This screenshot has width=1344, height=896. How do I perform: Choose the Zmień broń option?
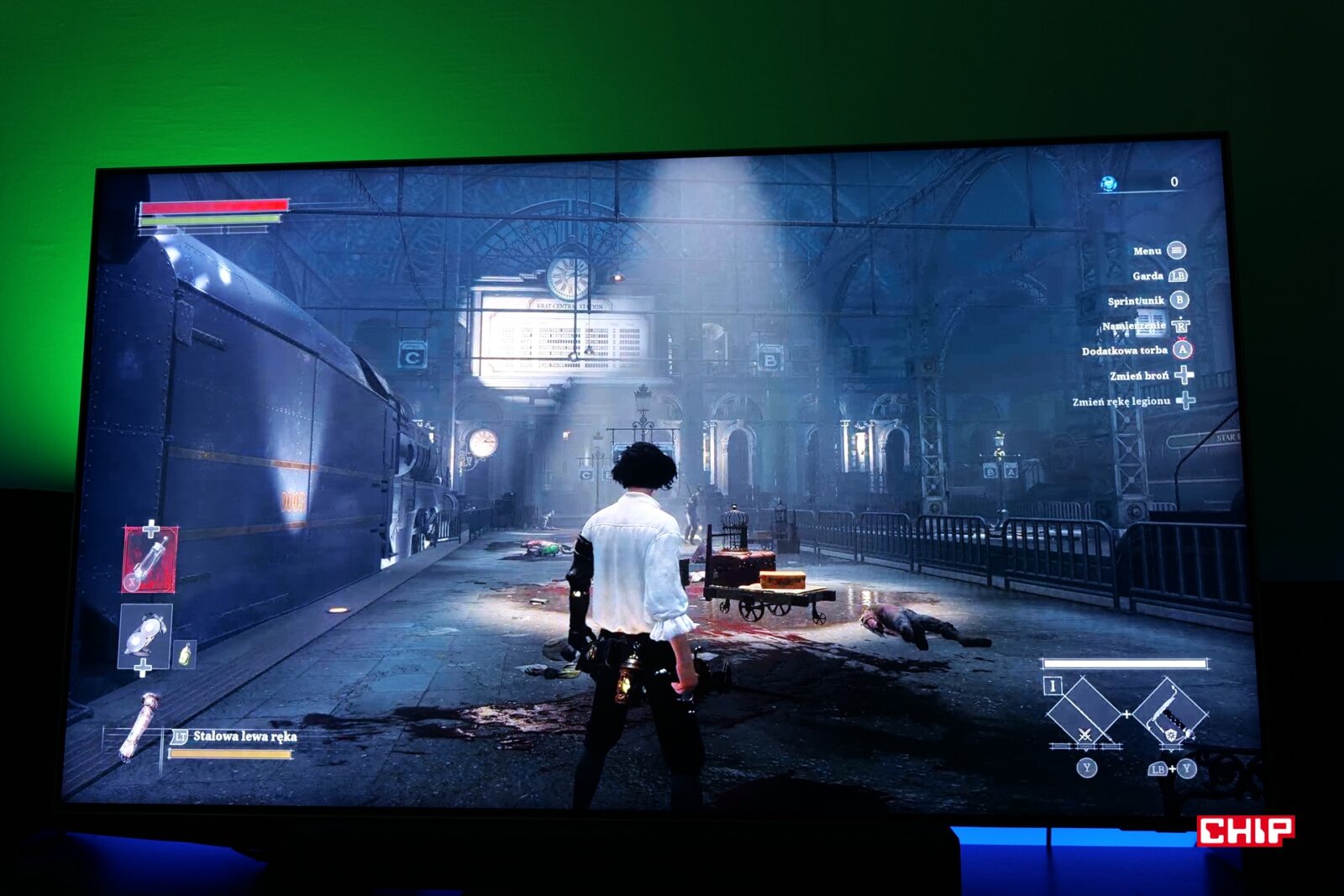click(1139, 375)
